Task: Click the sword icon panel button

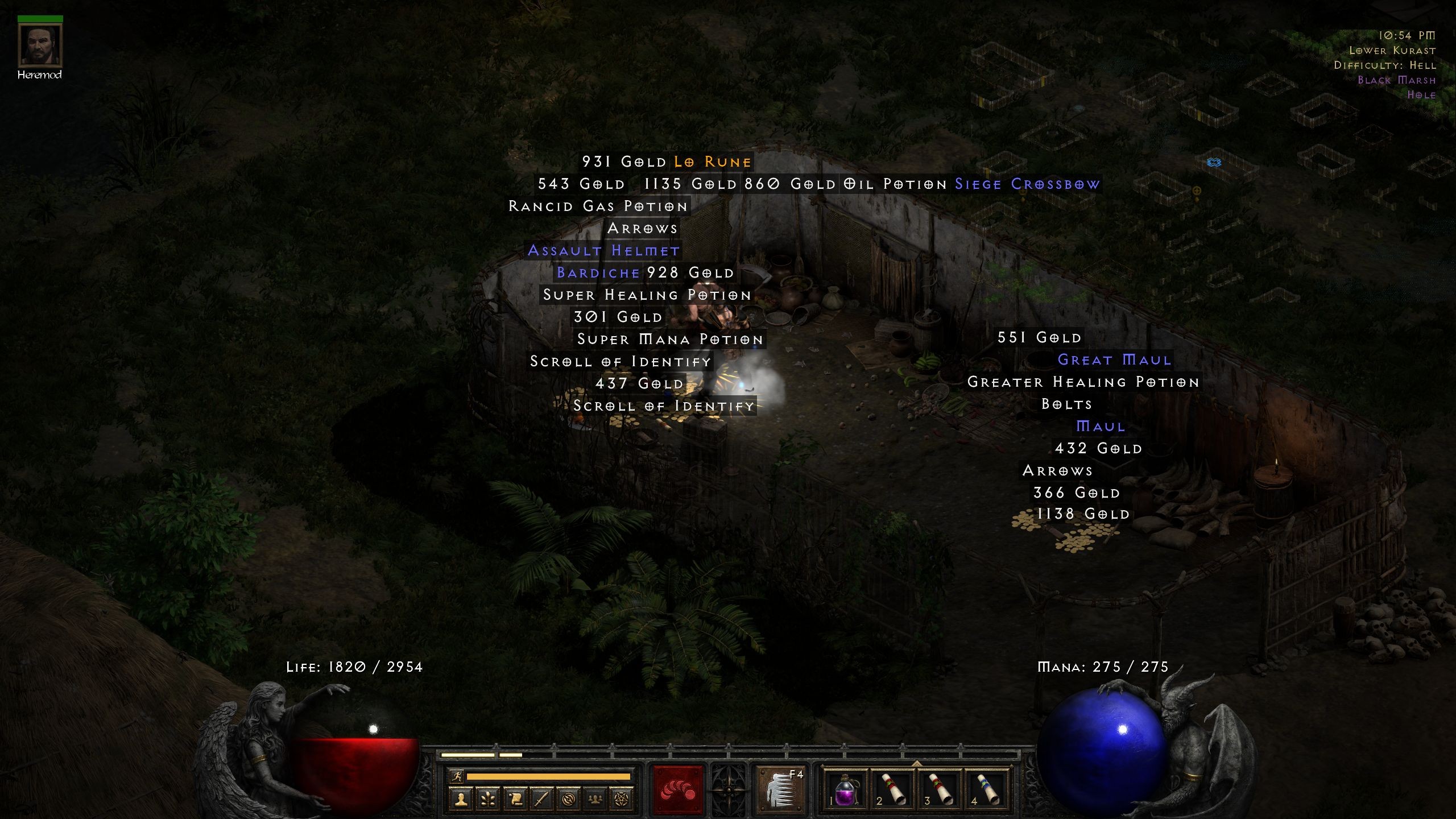Action: (x=541, y=800)
